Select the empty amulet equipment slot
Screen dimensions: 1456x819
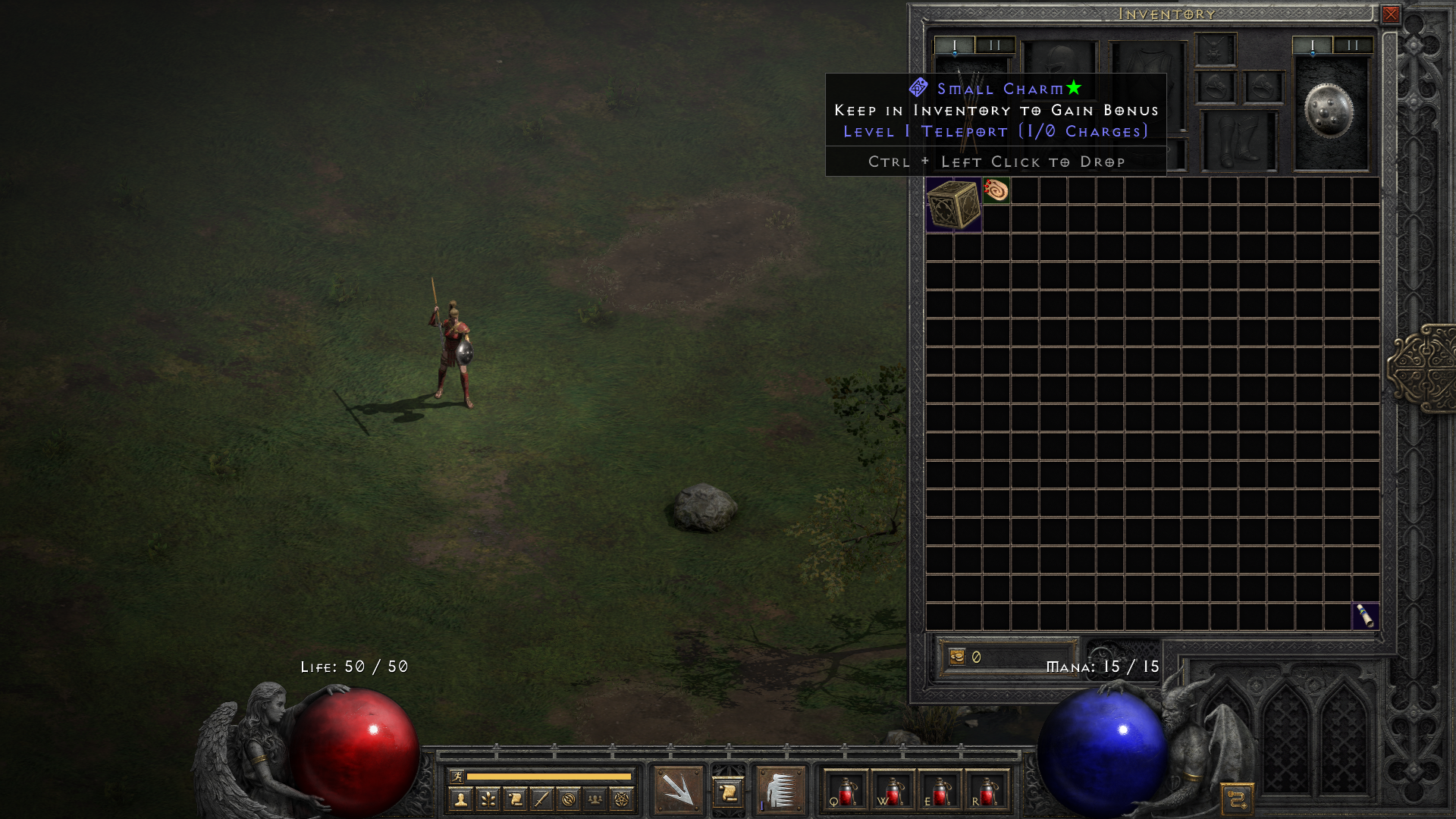coord(1215,50)
